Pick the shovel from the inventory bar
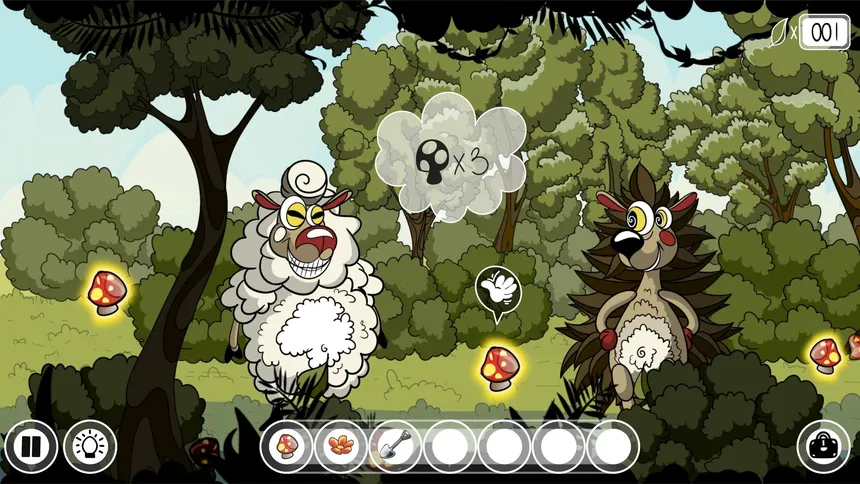The width and height of the screenshot is (860, 484). [395, 446]
